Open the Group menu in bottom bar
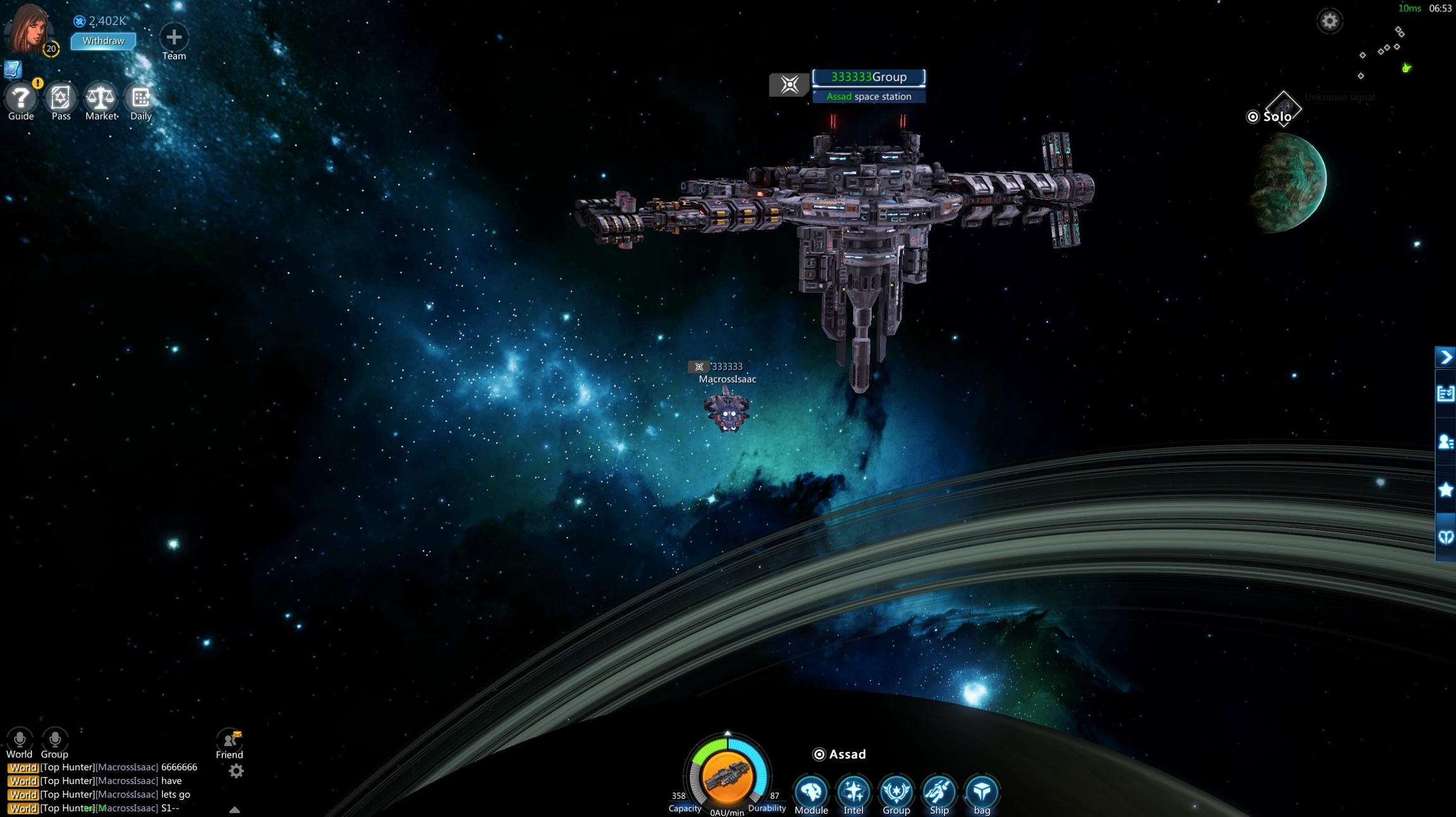1456x817 pixels. click(x=896, y=792)
